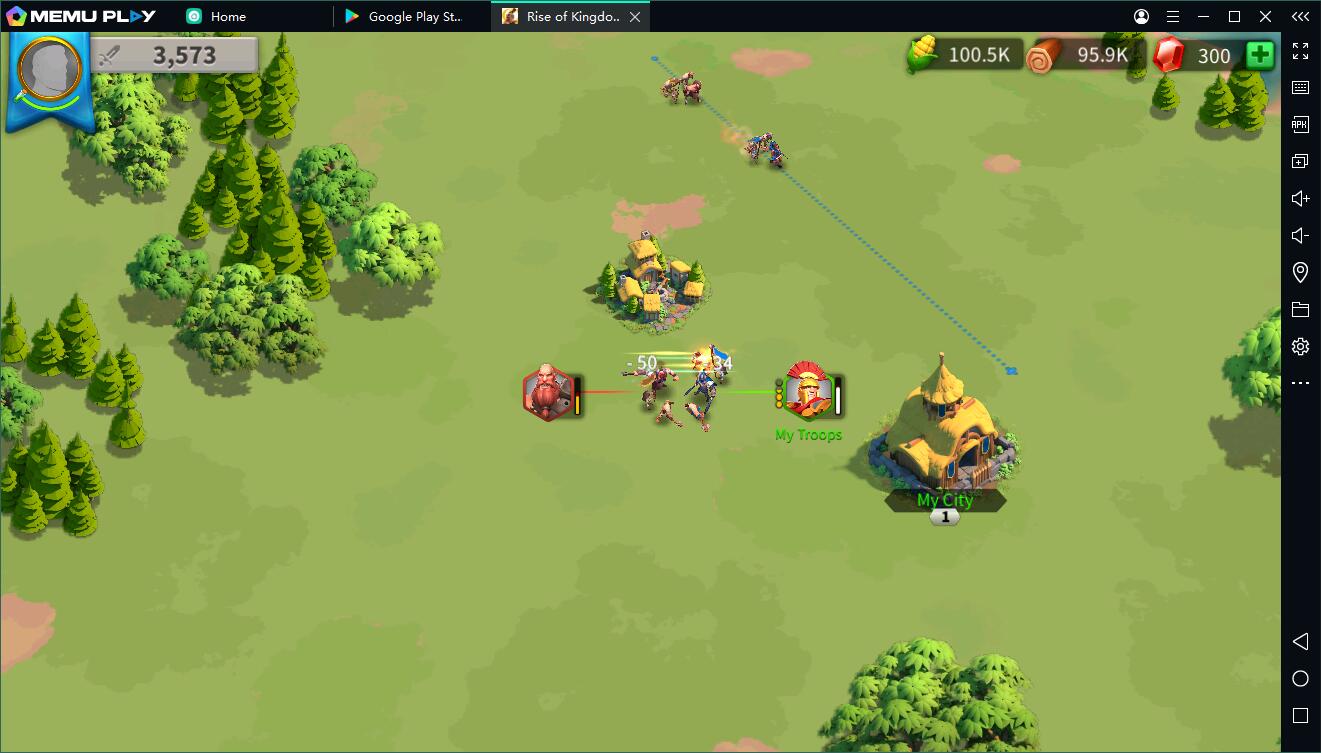Switch to the Google Play Store tab
This screenshot has width=1321, height=753.
pyautogui.click(x=413, y=16)
